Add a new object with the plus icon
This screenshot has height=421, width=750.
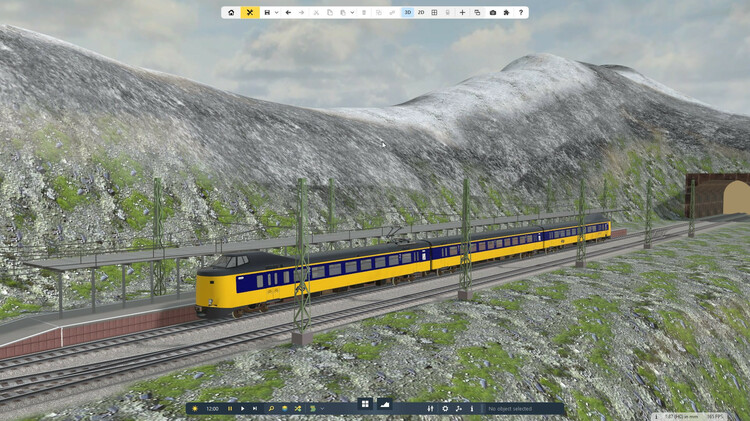coord(462,13)
